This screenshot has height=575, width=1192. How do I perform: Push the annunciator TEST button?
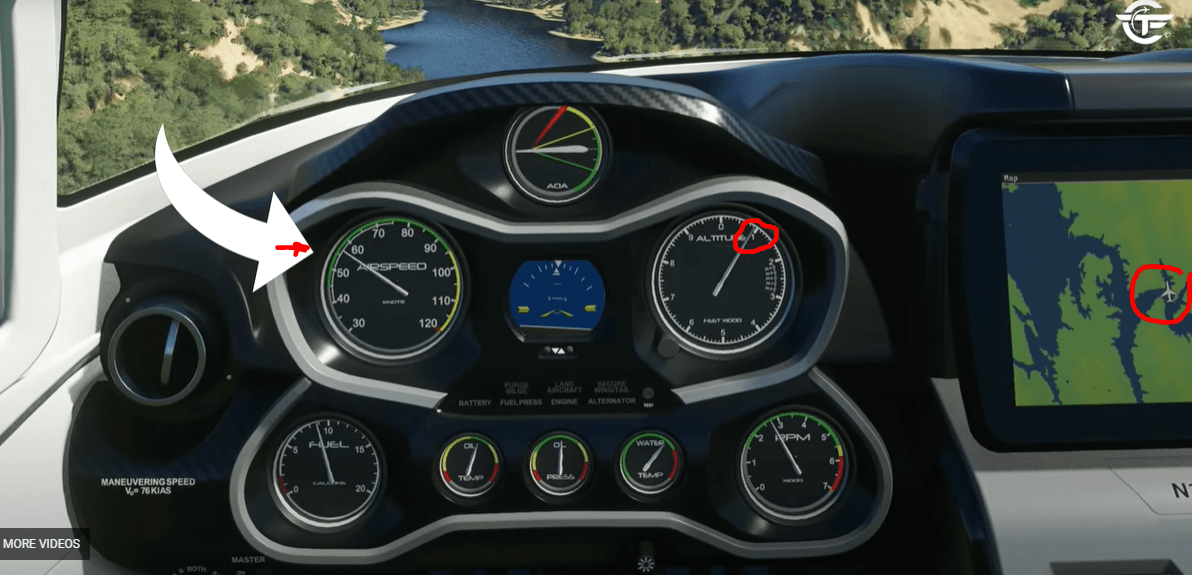tap(648, 393)
